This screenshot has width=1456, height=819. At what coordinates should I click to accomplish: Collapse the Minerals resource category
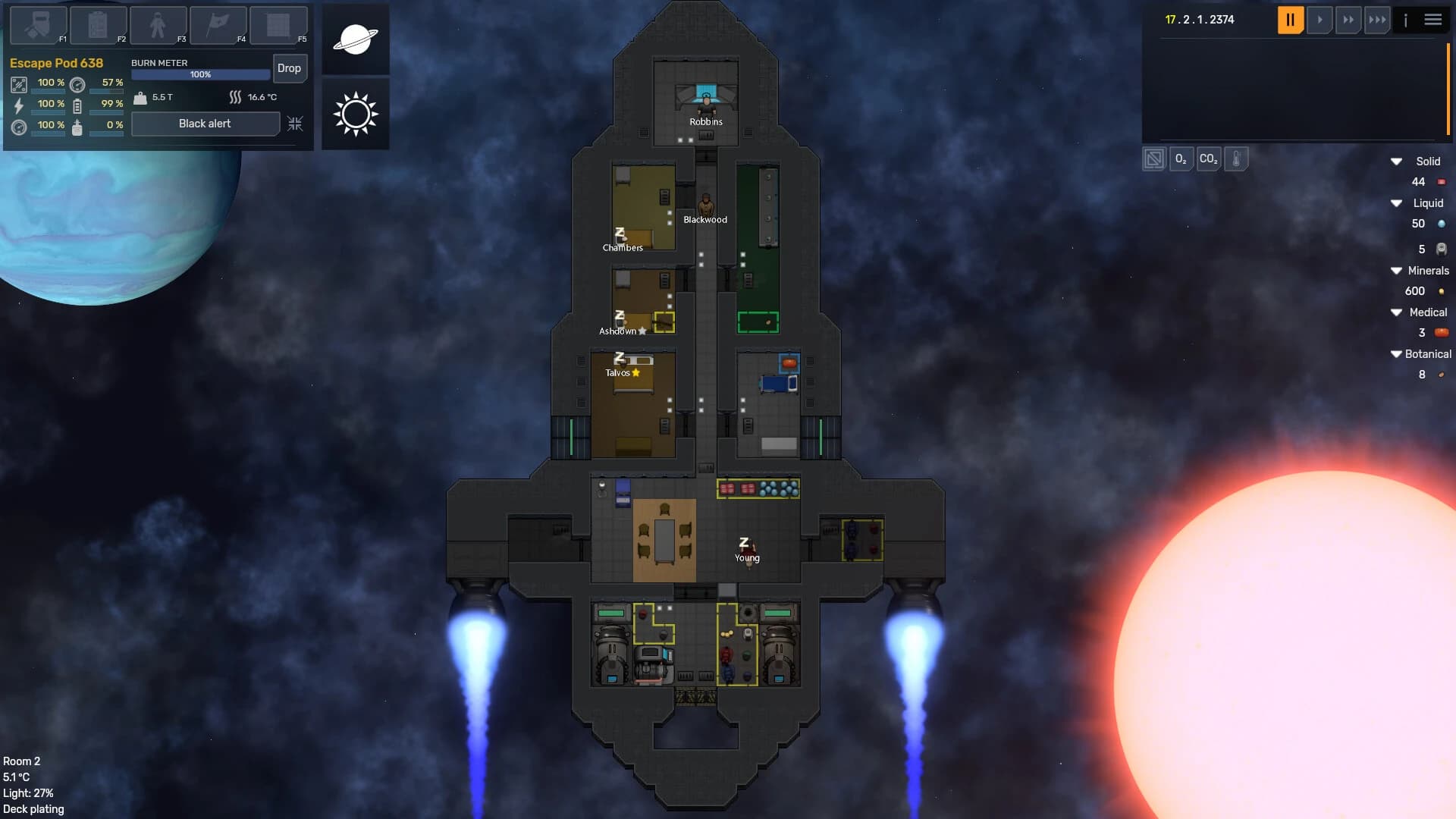(x=1397, y=270)
